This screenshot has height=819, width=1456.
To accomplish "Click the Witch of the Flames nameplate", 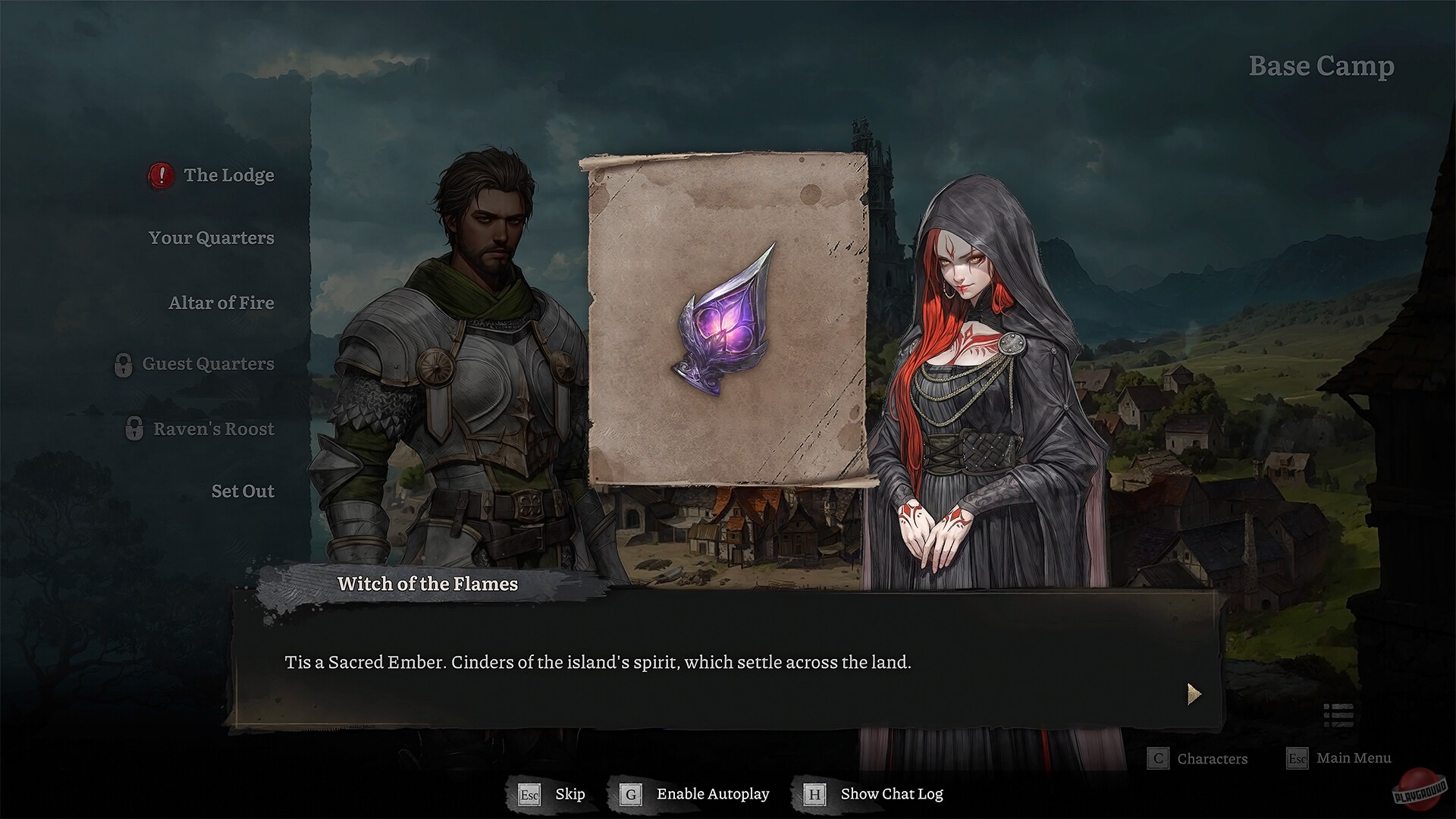I will click(x=427, y=584).
